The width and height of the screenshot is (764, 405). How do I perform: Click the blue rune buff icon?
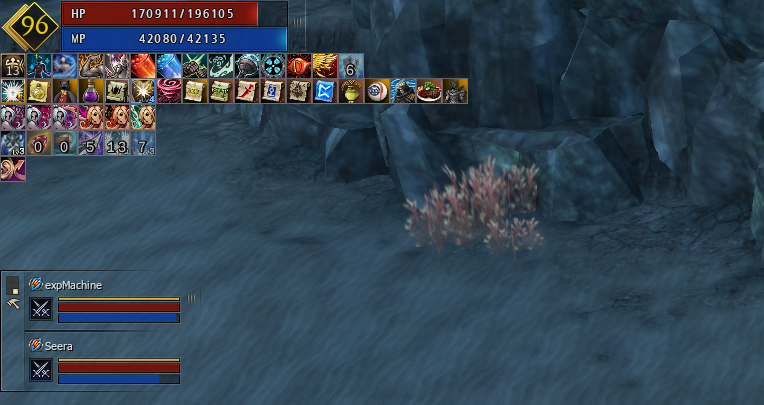(x=324, y=92)
